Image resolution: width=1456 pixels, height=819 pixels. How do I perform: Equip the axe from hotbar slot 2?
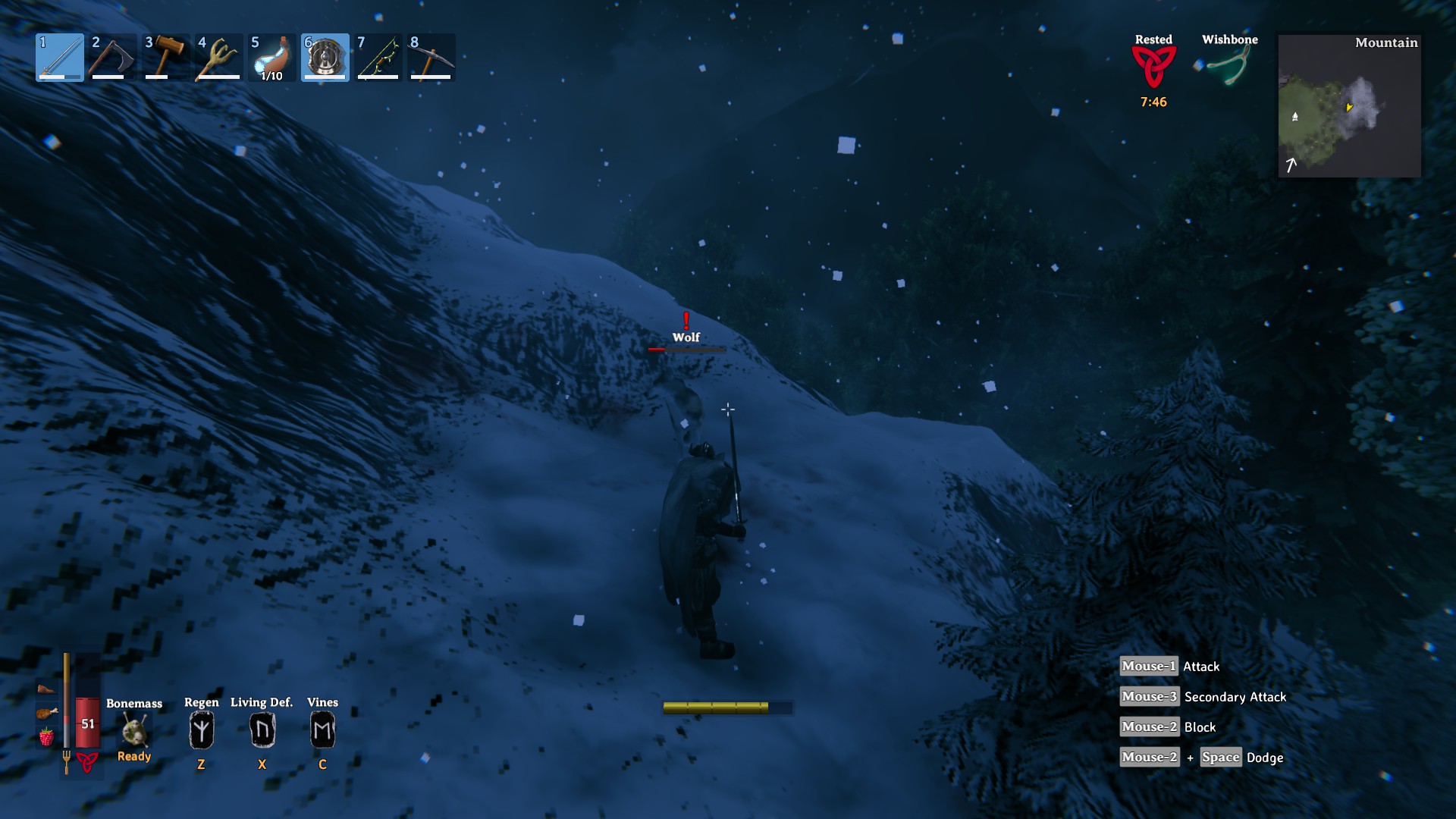tap(112, 58)
